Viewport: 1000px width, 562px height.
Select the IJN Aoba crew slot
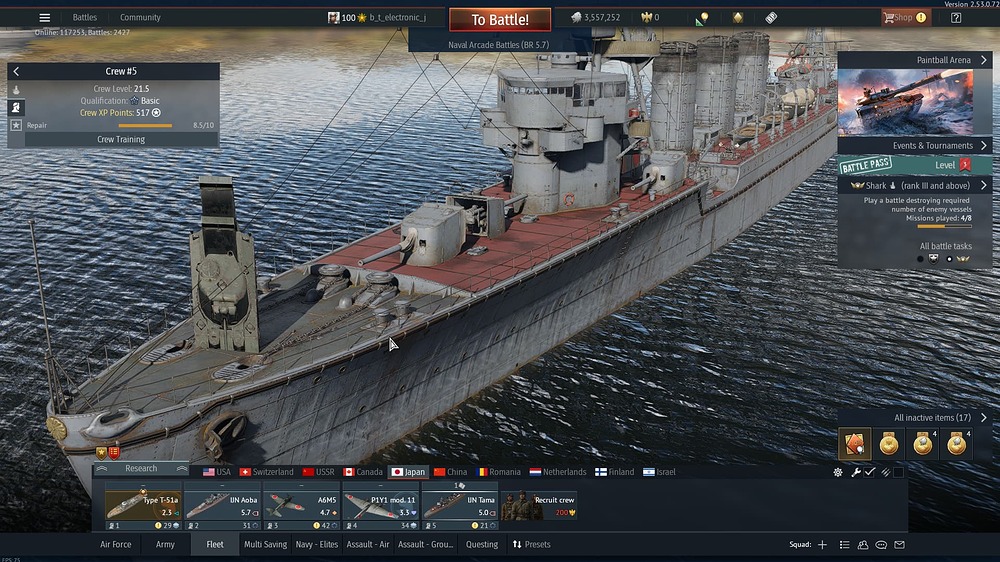[x=223, y=506]
